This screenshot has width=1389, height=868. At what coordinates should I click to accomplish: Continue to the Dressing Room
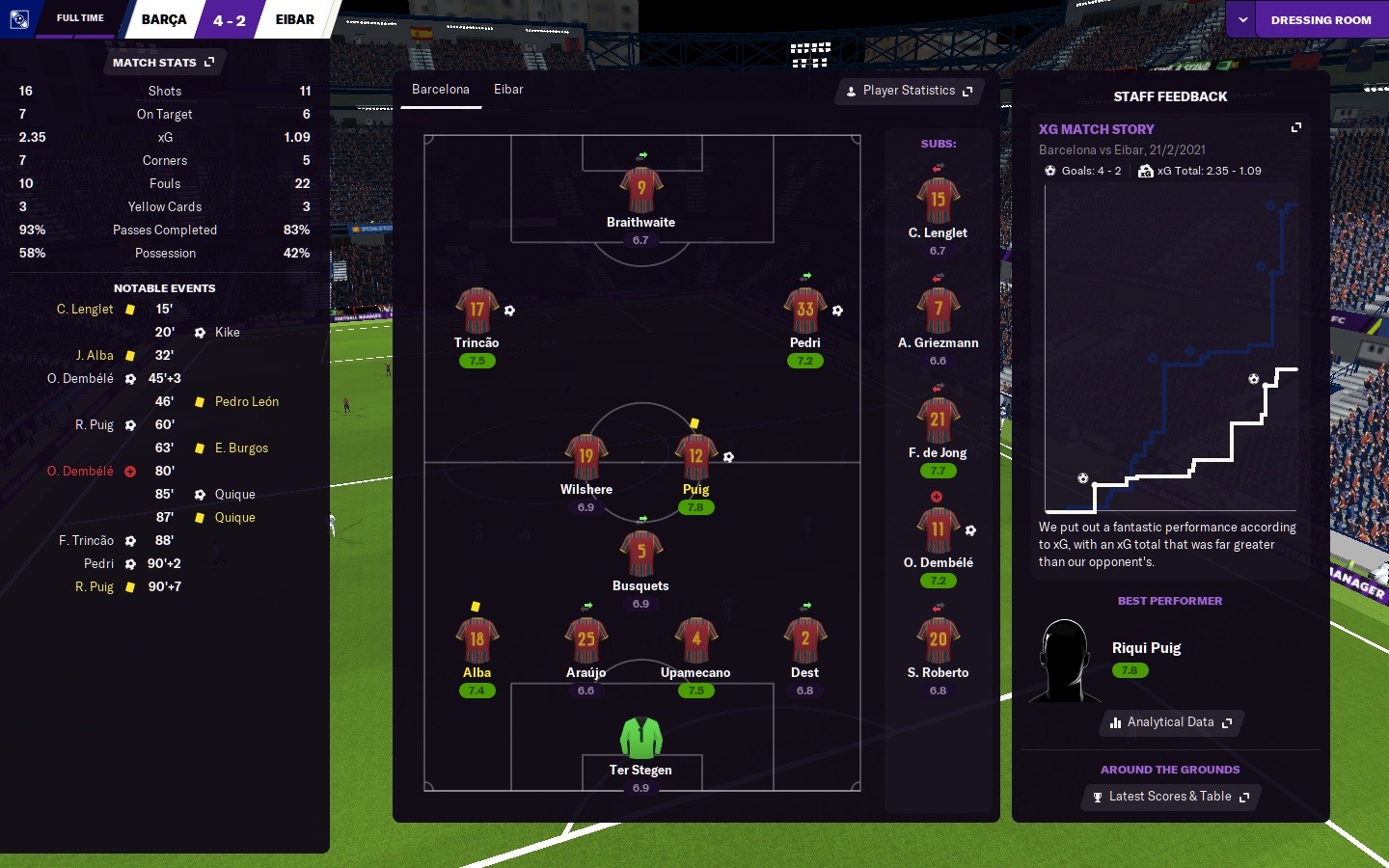1321,19
